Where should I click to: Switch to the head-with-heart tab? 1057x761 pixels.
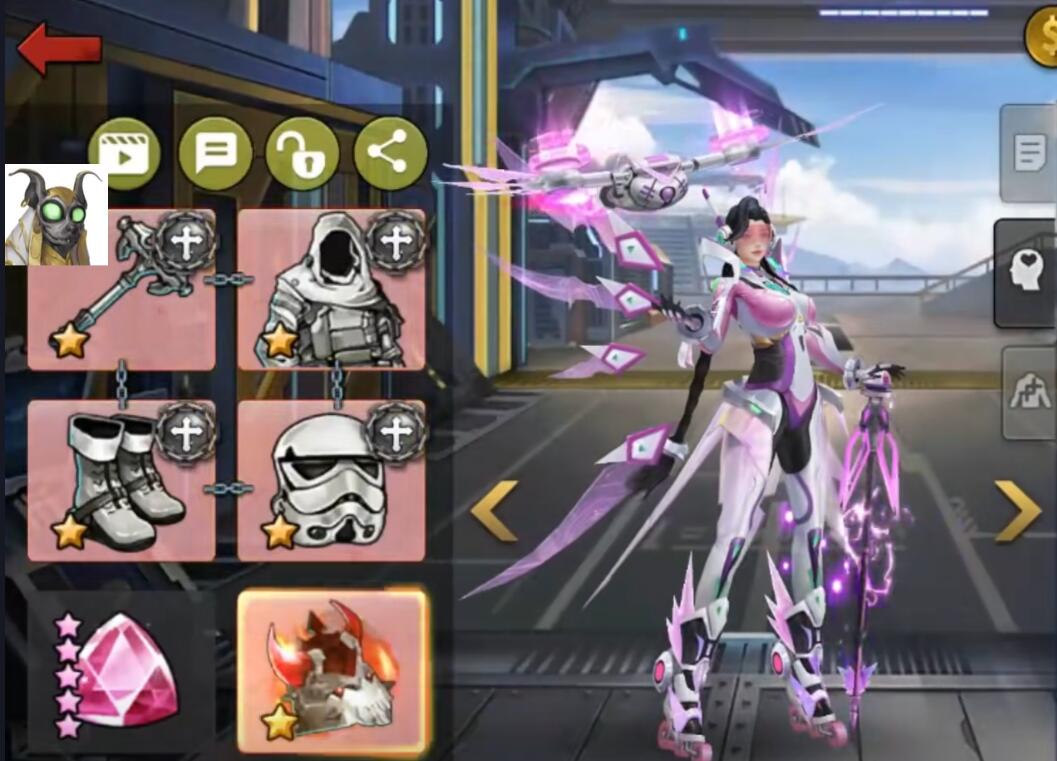[1025, 274]
